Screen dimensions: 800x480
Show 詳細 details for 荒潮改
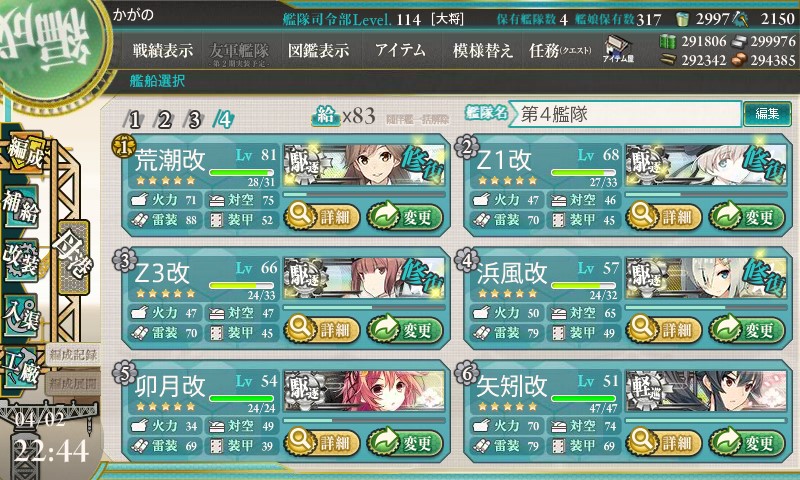318,214
